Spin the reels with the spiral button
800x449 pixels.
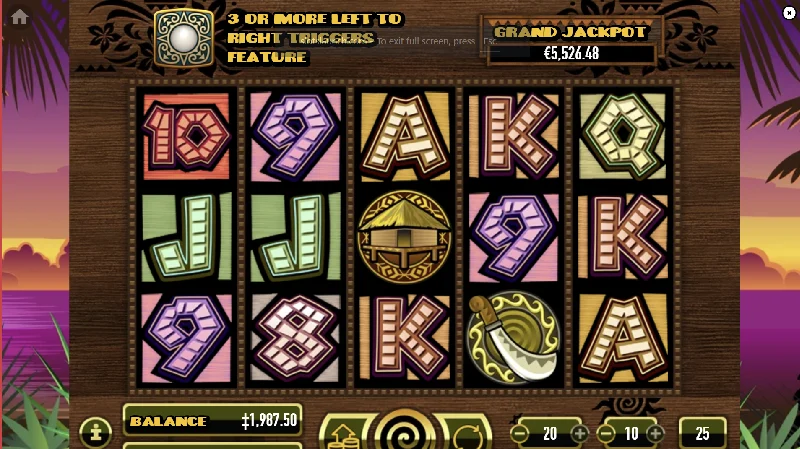404,435
